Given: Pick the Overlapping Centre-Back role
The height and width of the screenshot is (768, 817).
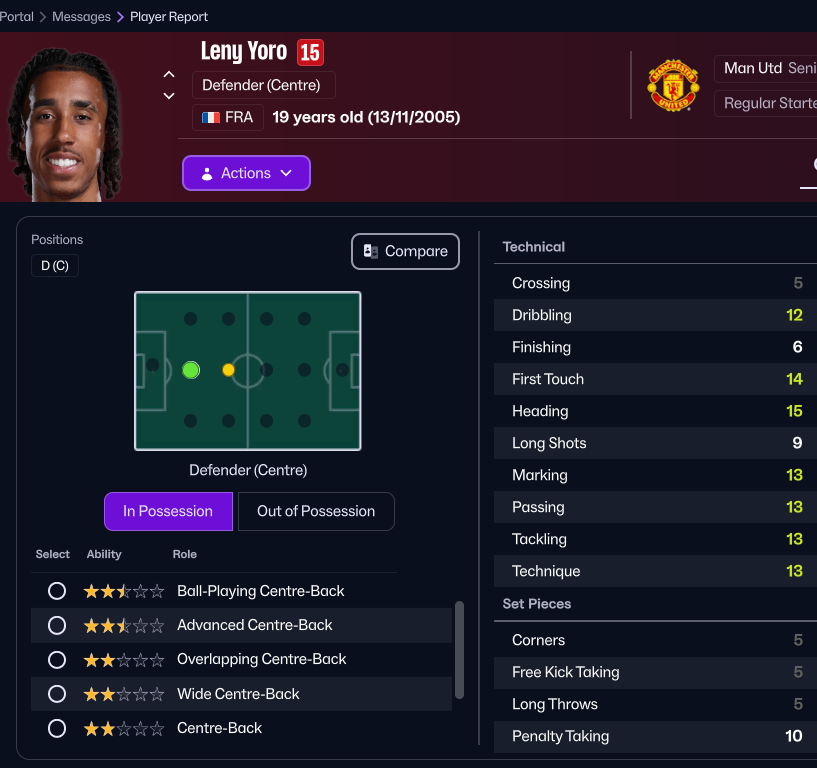Looking at the screenshot, I should (x=57, y=660).
